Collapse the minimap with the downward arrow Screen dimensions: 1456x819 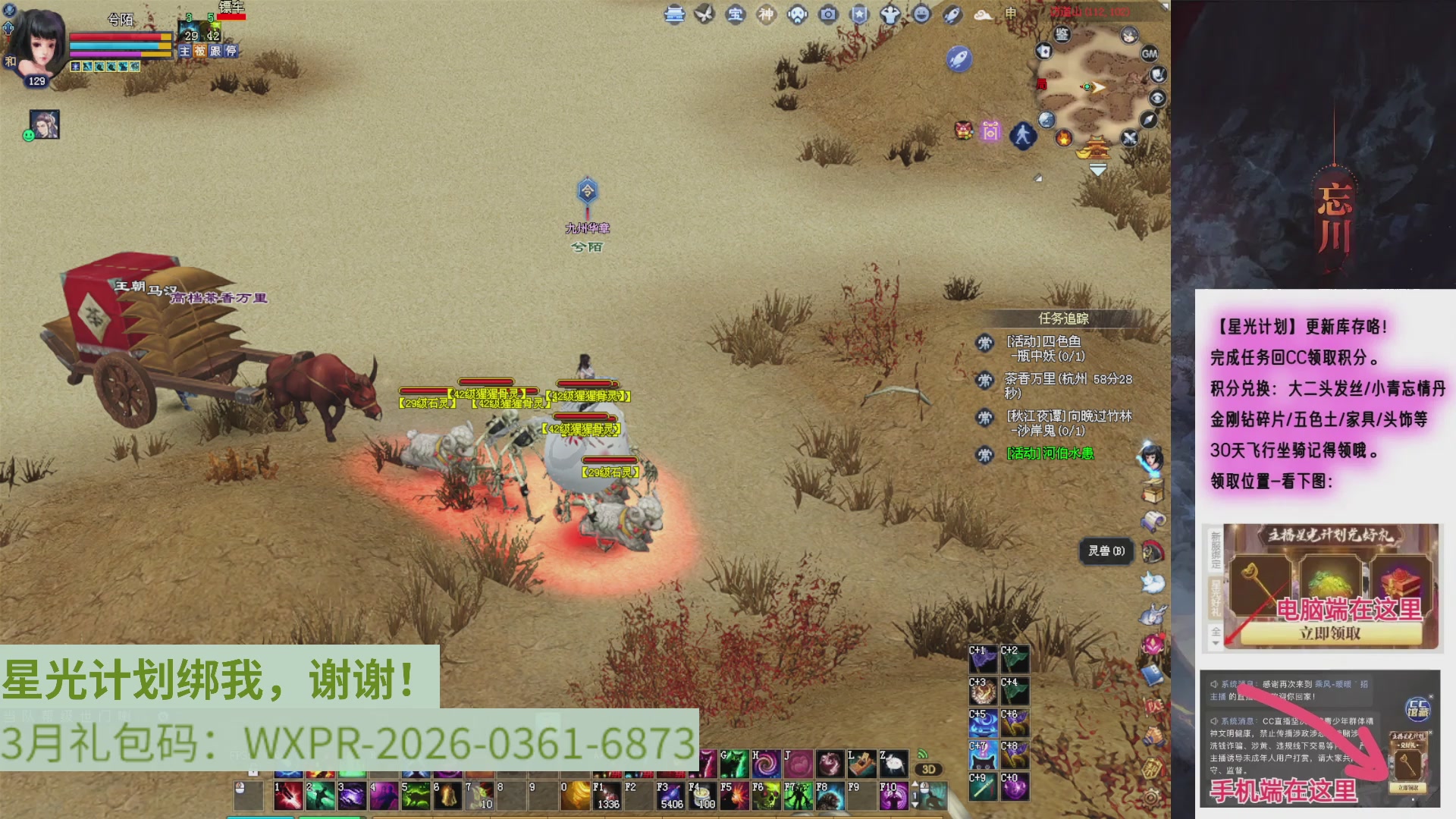[1098, 169]
